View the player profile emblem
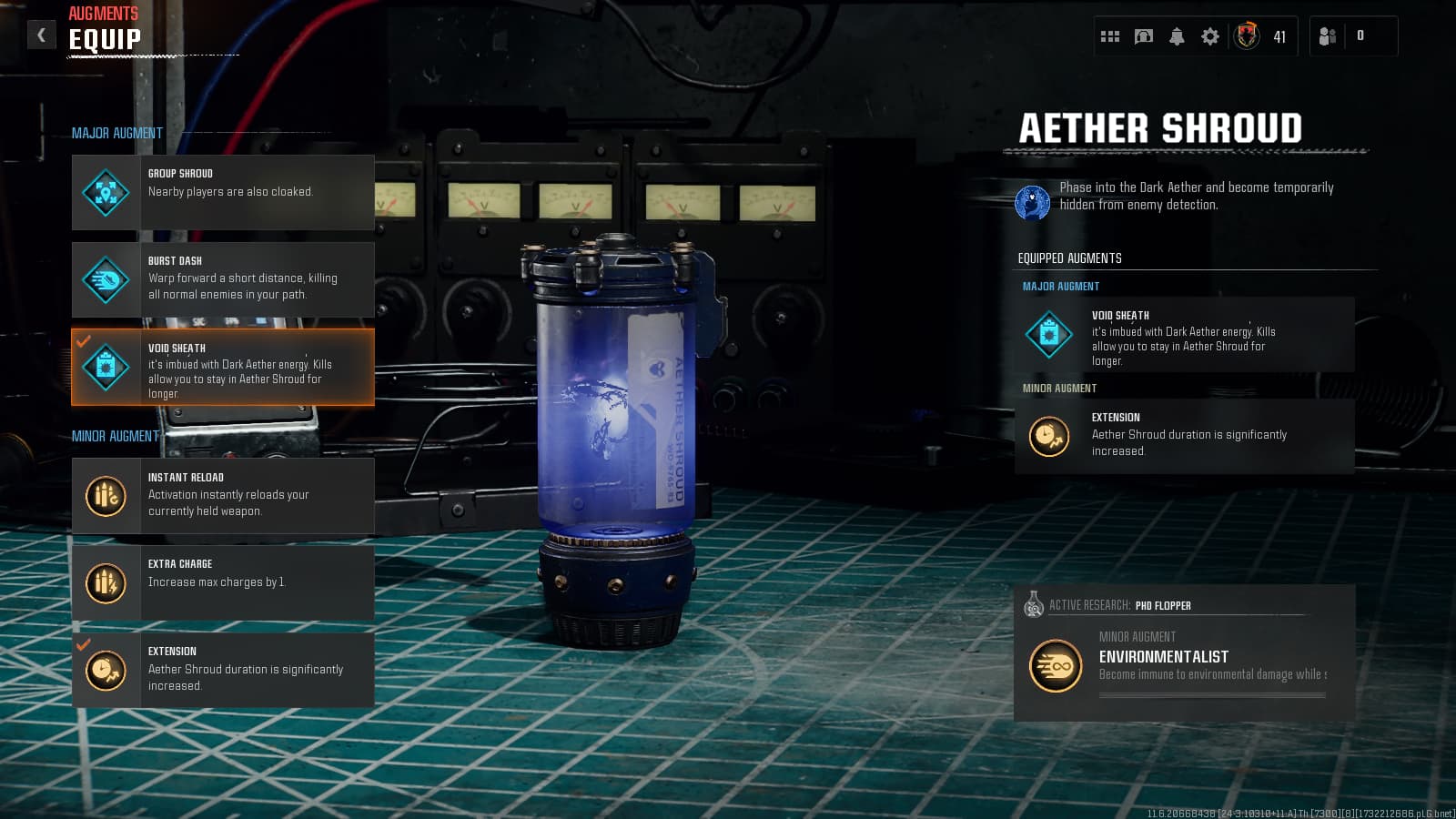 [x=1247, y=36]
